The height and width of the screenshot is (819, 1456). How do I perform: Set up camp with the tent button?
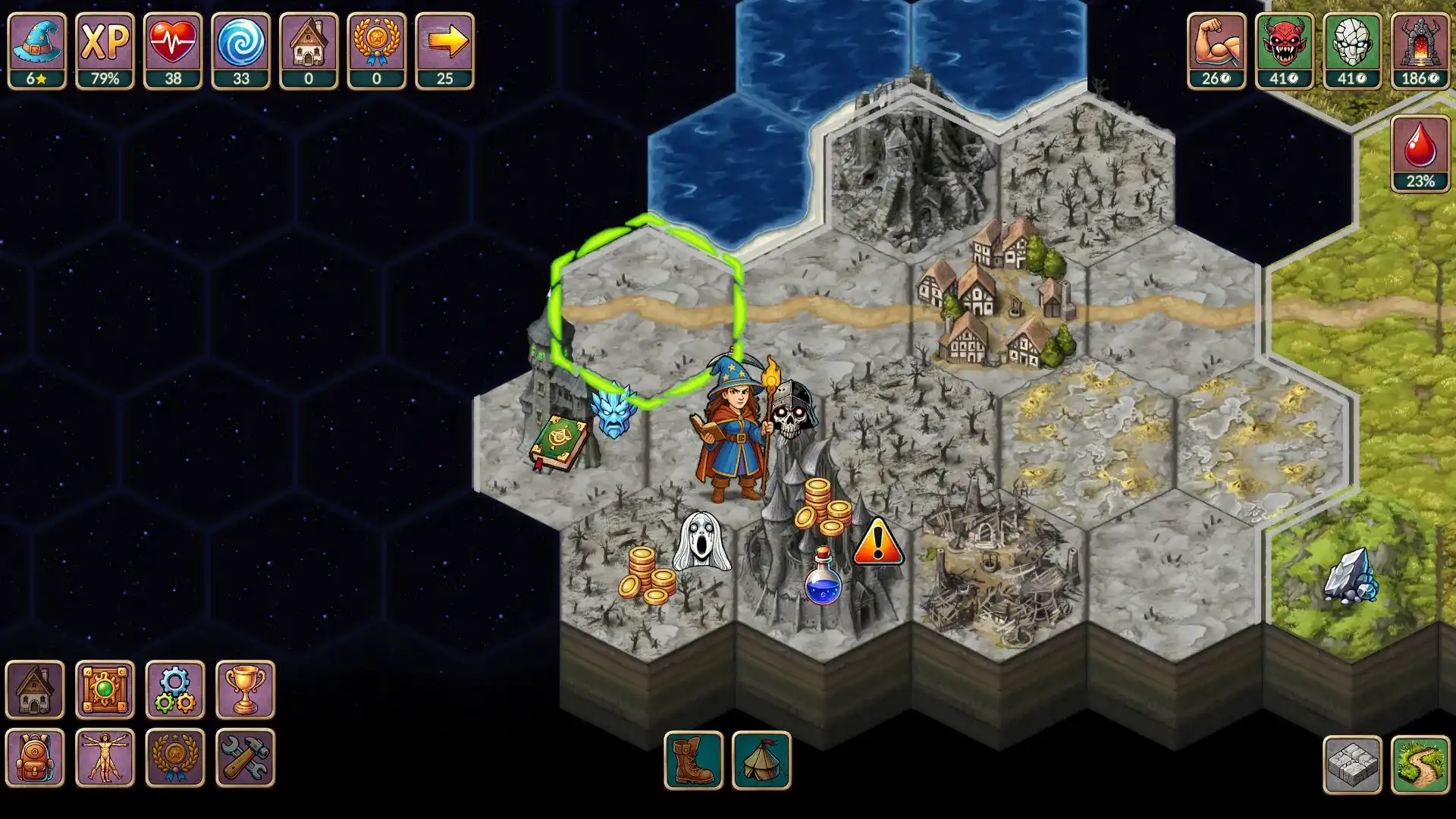pos(761,760)
